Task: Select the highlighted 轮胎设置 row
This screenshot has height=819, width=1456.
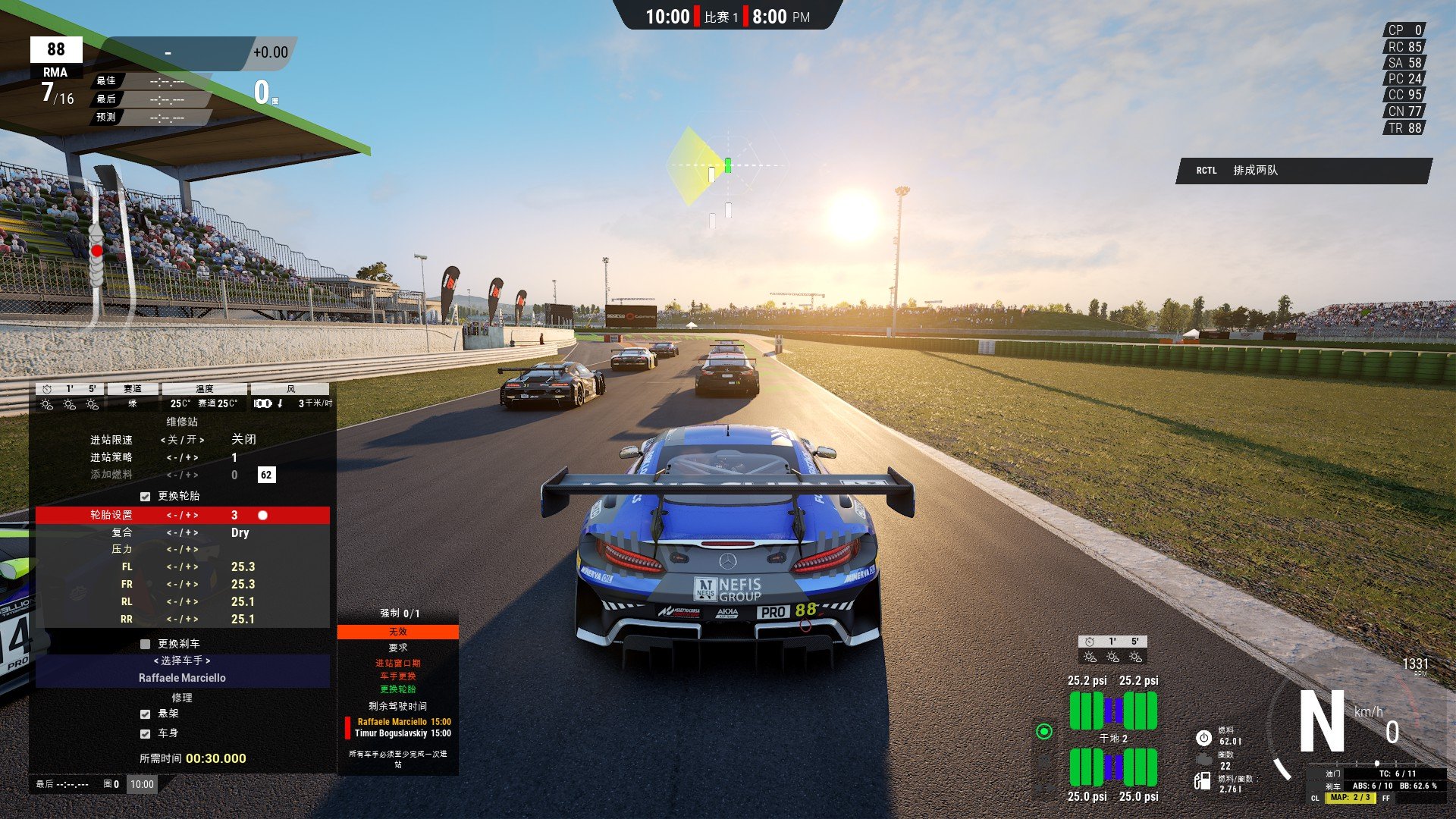Action: (x=182, y=516)
